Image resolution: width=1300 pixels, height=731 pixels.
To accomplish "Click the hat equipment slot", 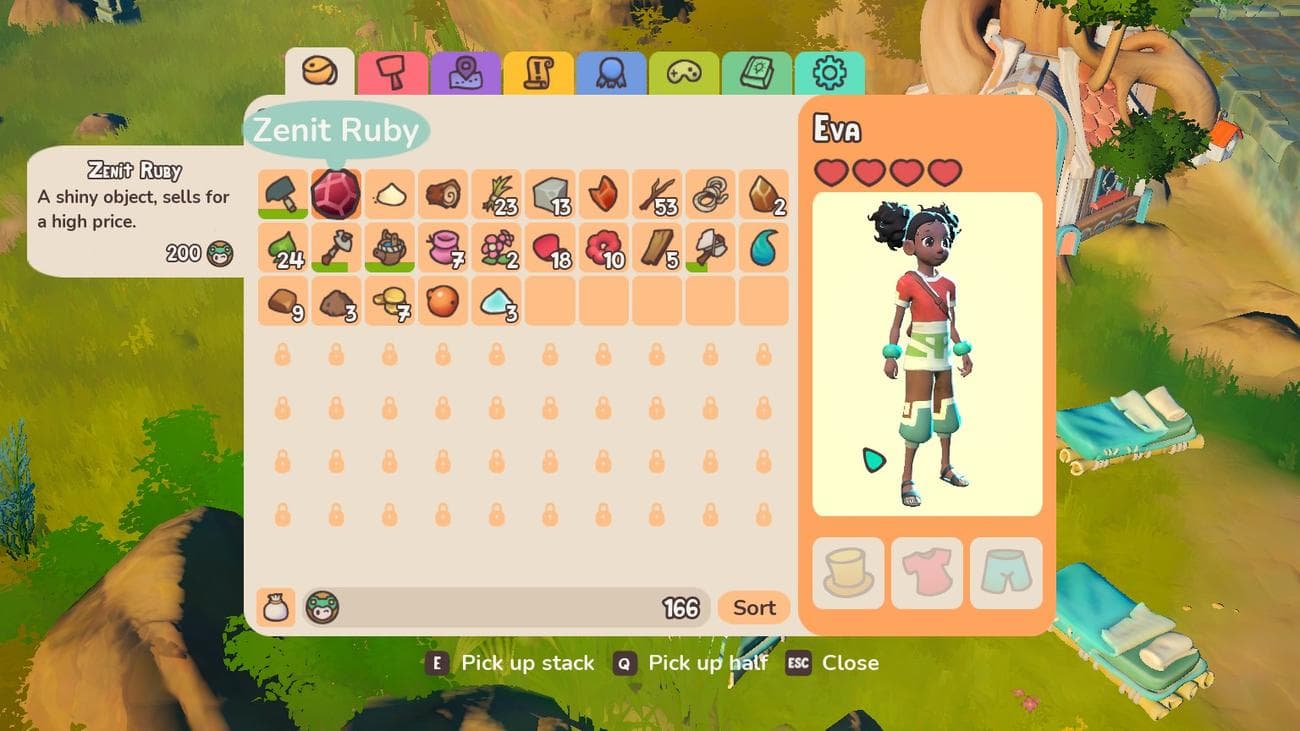I will coord(848,573).
